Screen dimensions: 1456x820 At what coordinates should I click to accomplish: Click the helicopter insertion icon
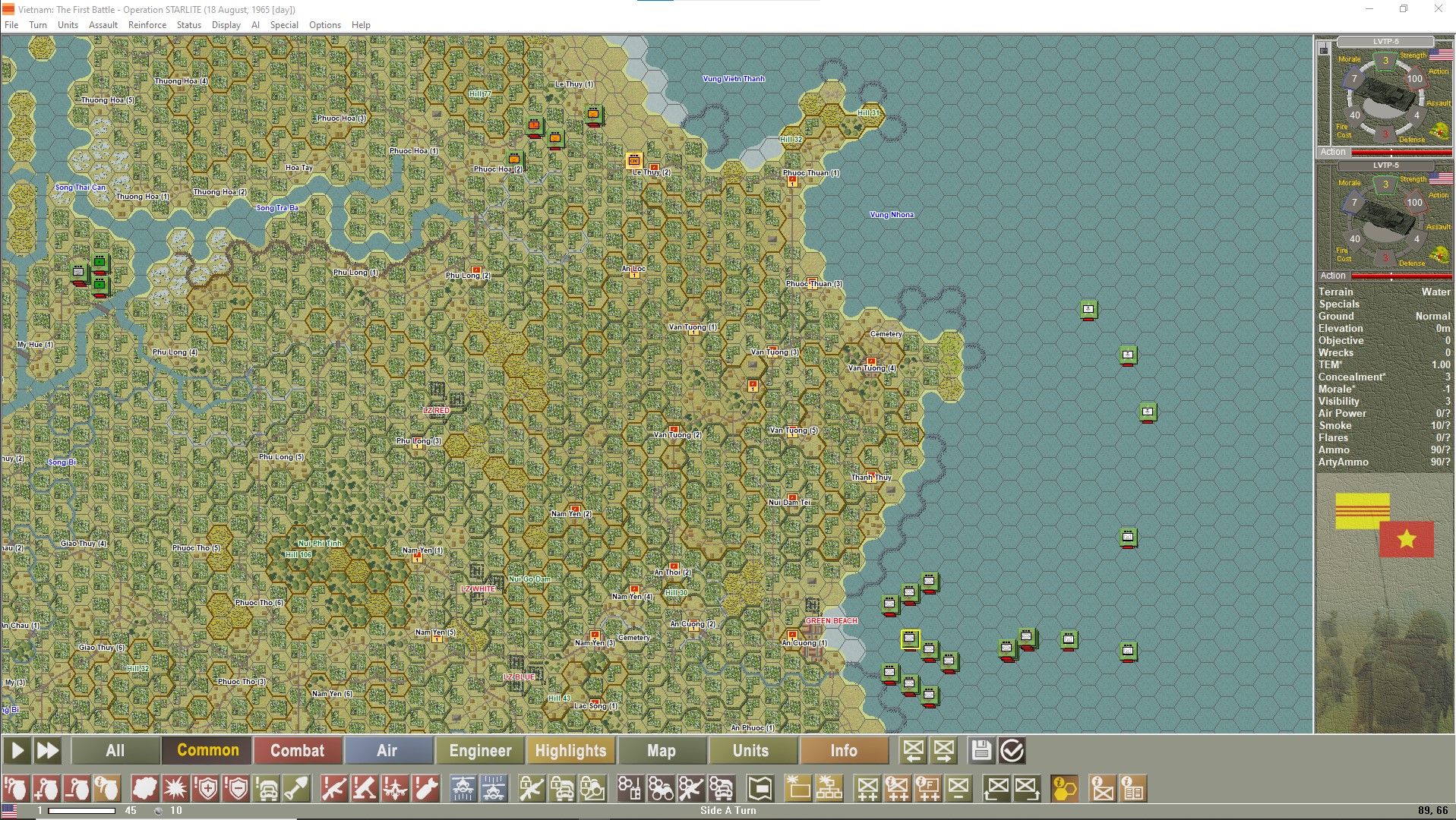click(462, 788)
